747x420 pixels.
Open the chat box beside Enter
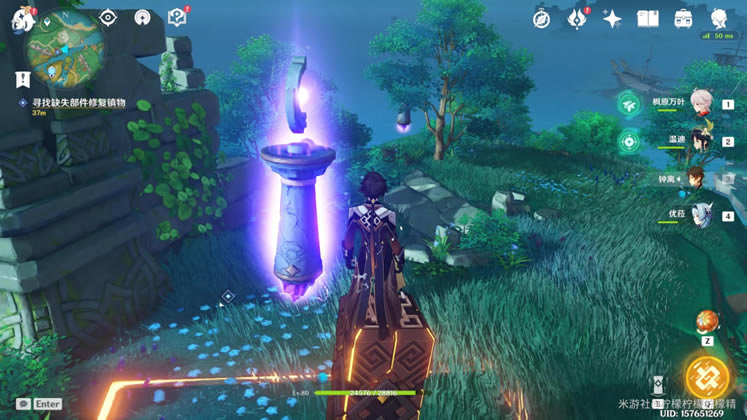[23, 404]
